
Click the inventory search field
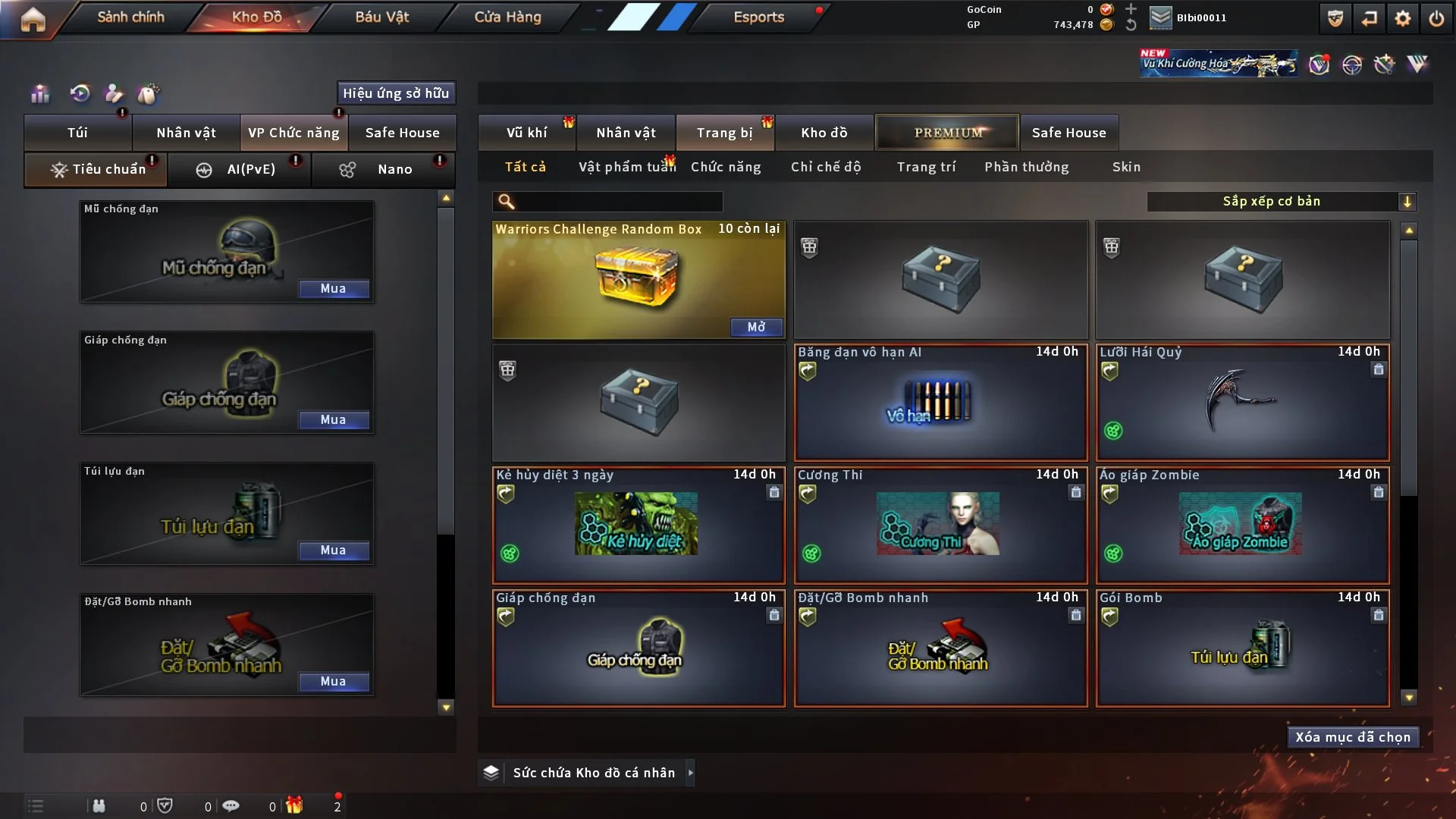(x=618, y=202)
